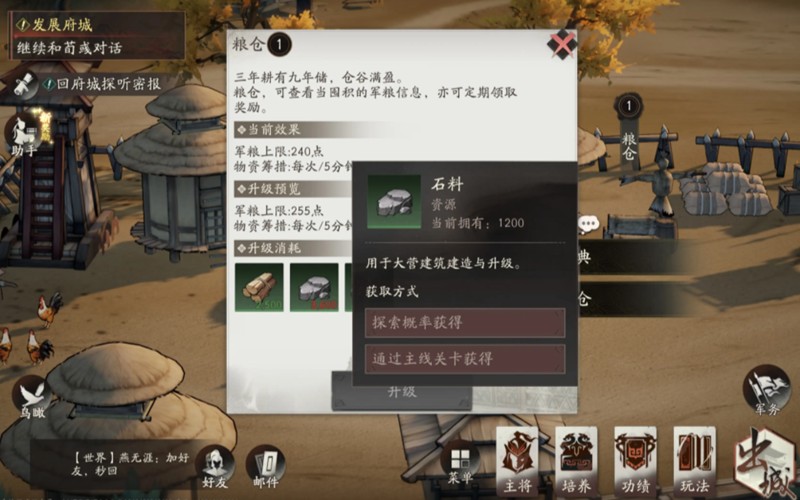Select the stone upgrade cost icon
Screen dimensions: 800x500
click(x=314, y=288)
